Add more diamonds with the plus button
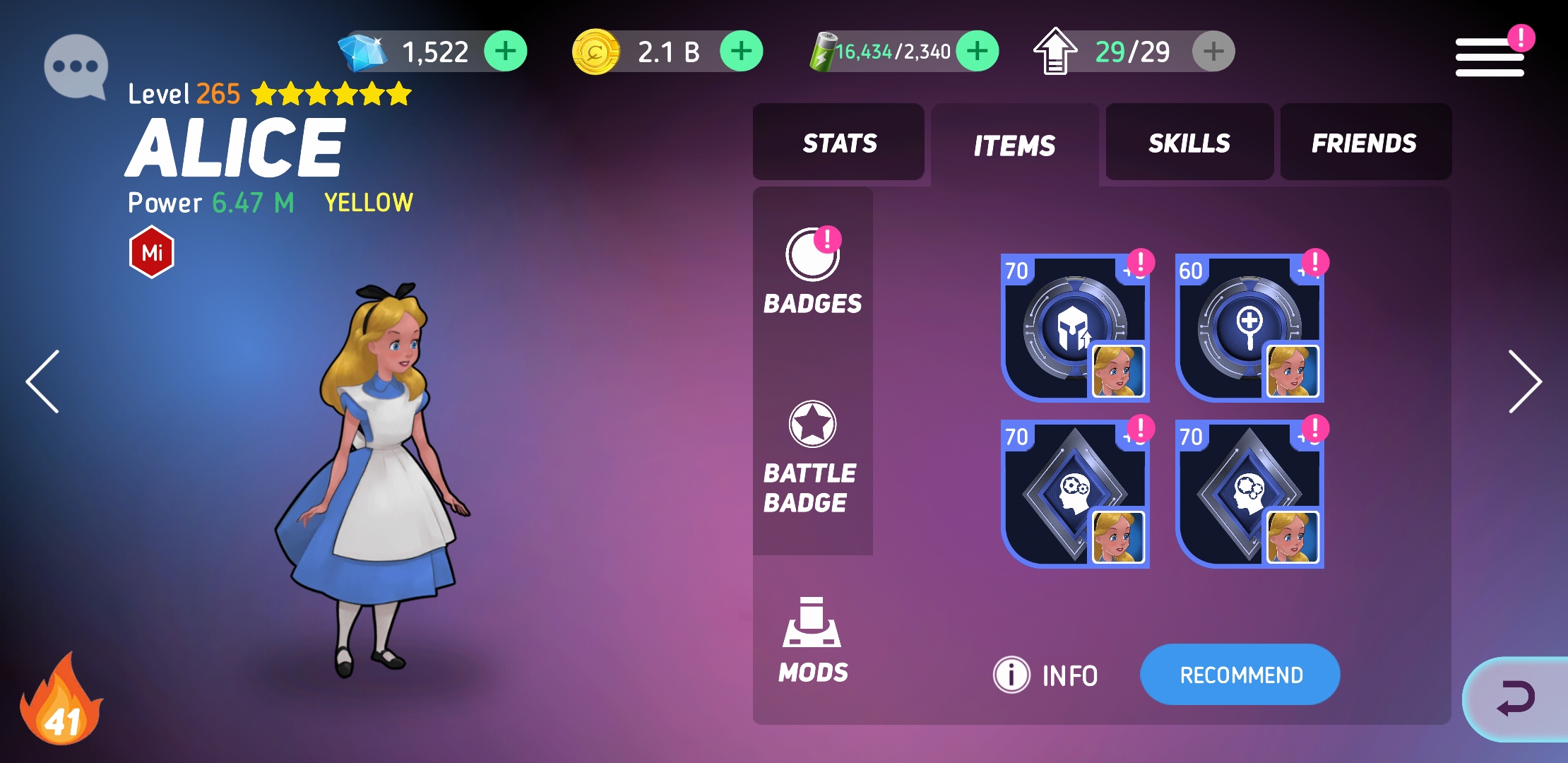 coord(505,52)
